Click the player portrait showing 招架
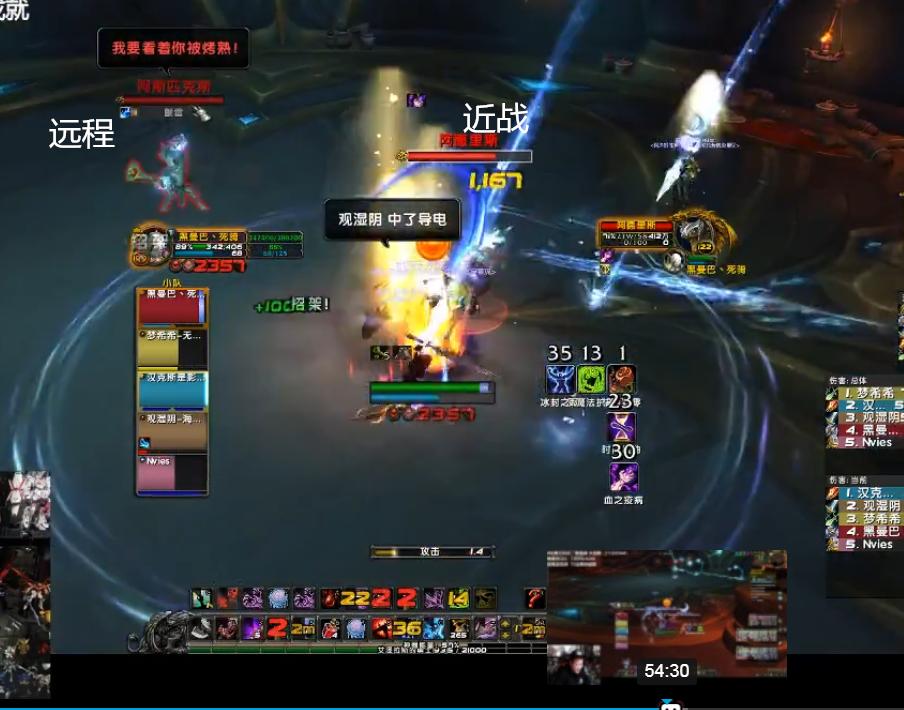Screen dimensions: 904x710 pyautogui.click(x=151, y=244)
